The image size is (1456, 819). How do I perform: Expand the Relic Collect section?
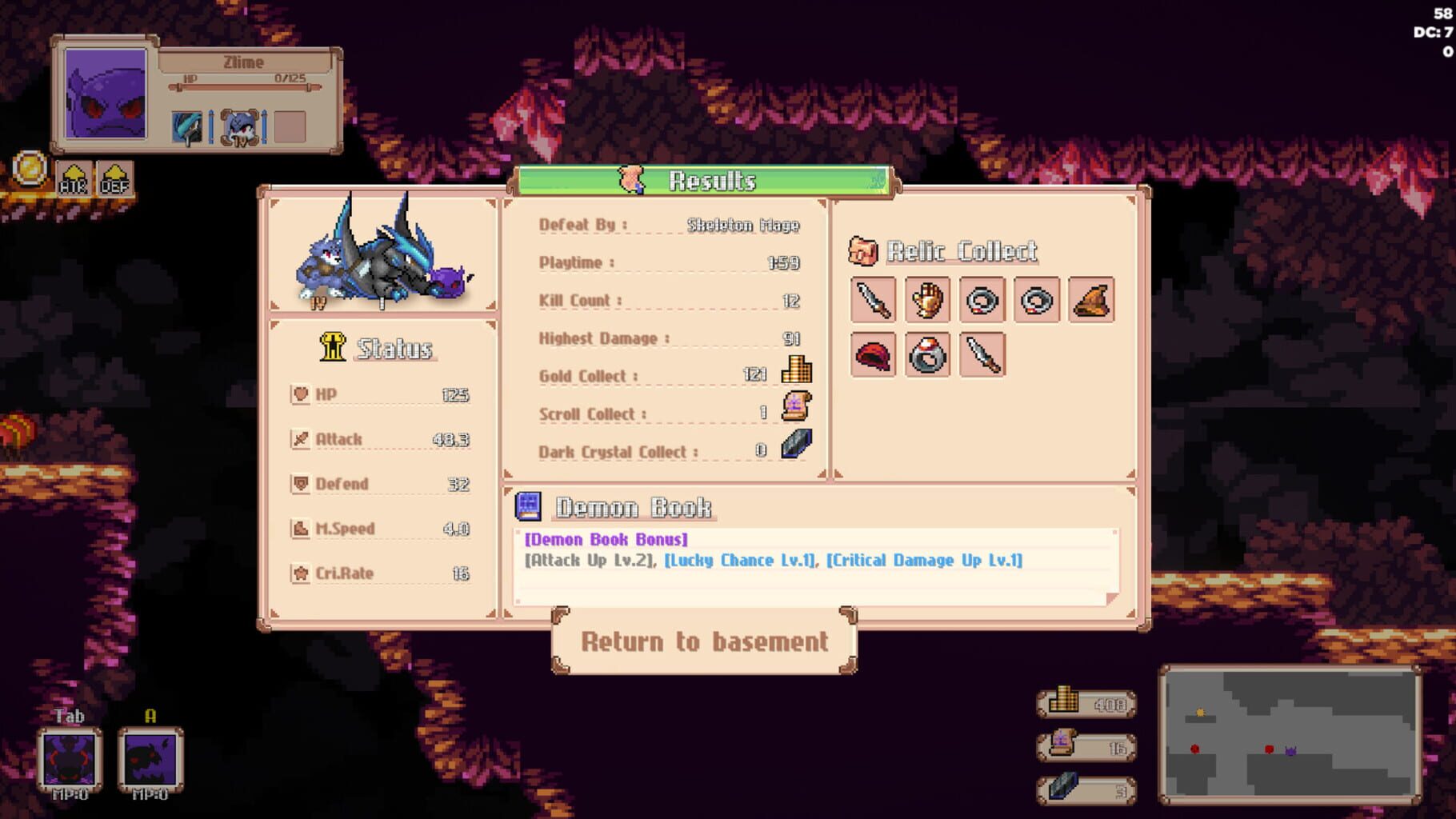point(944,250)
